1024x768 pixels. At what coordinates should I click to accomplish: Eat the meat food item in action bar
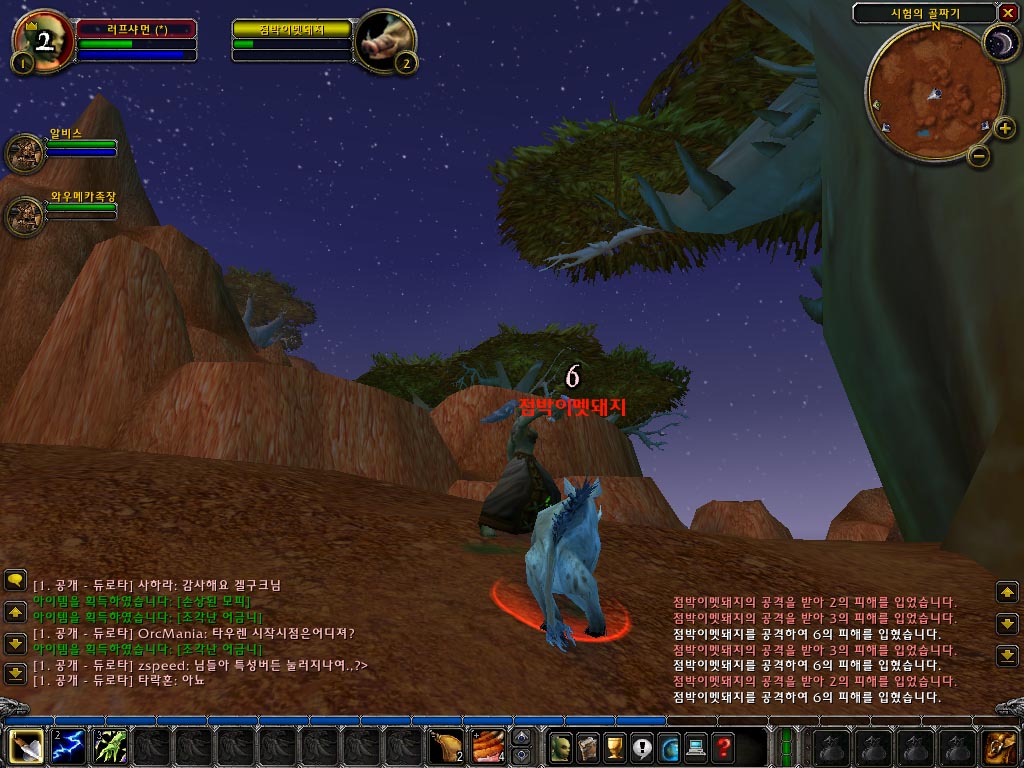(488, 747)
